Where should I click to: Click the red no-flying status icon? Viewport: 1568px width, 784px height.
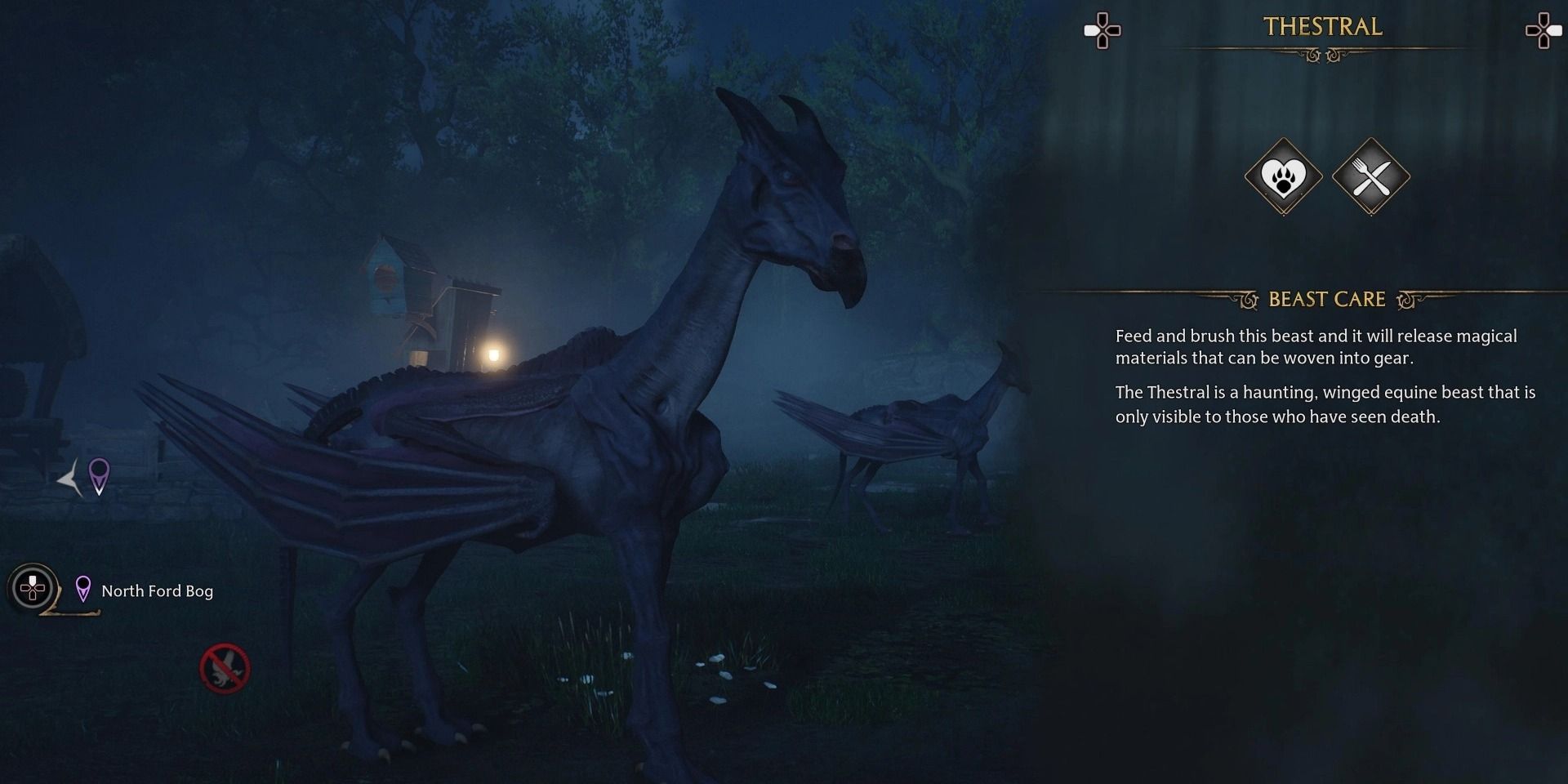pyautogui.click(x=225, y=669)
